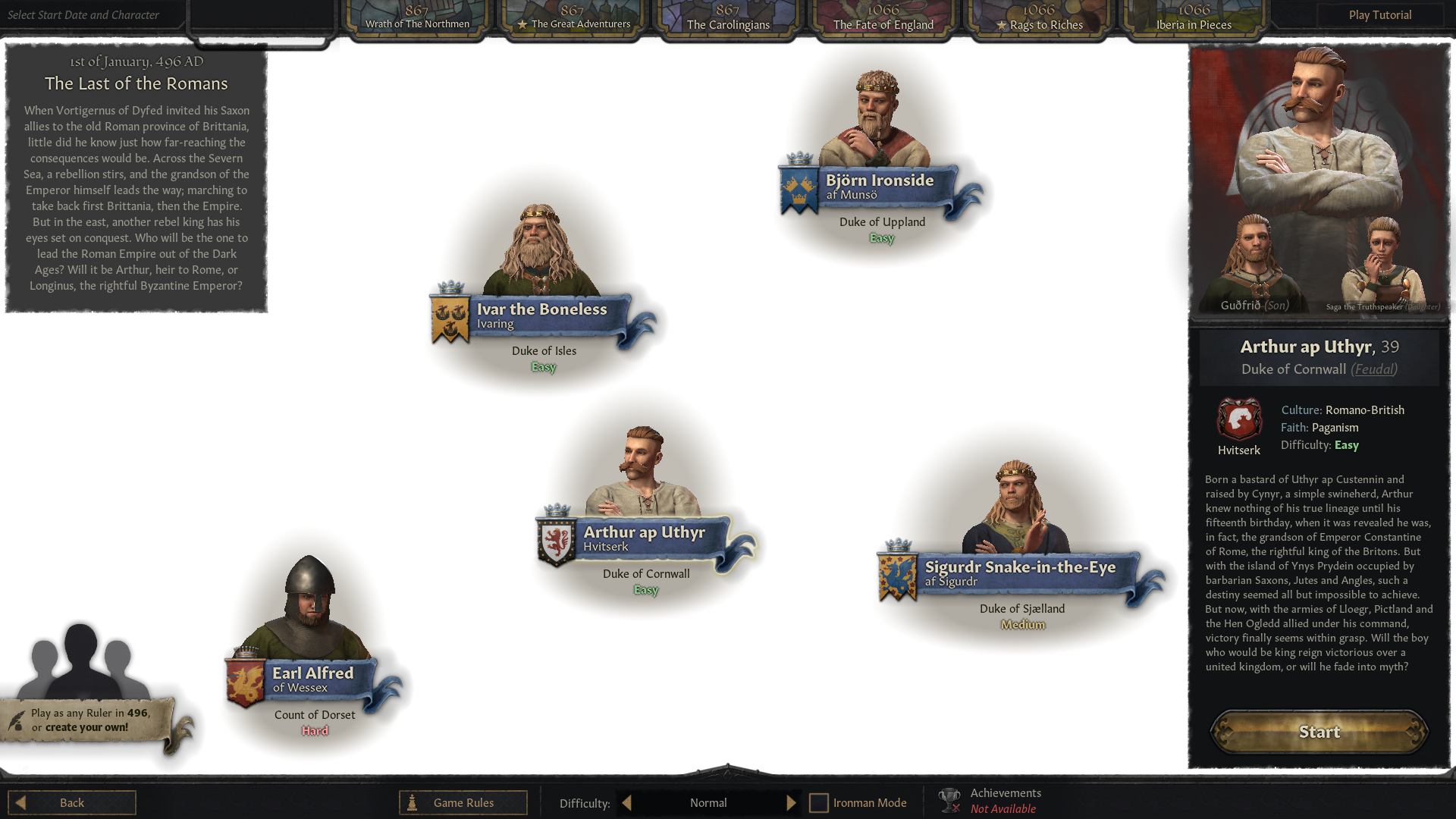
Task: Lower difficulty with the left arrow
Action: [x=626, y=802]
